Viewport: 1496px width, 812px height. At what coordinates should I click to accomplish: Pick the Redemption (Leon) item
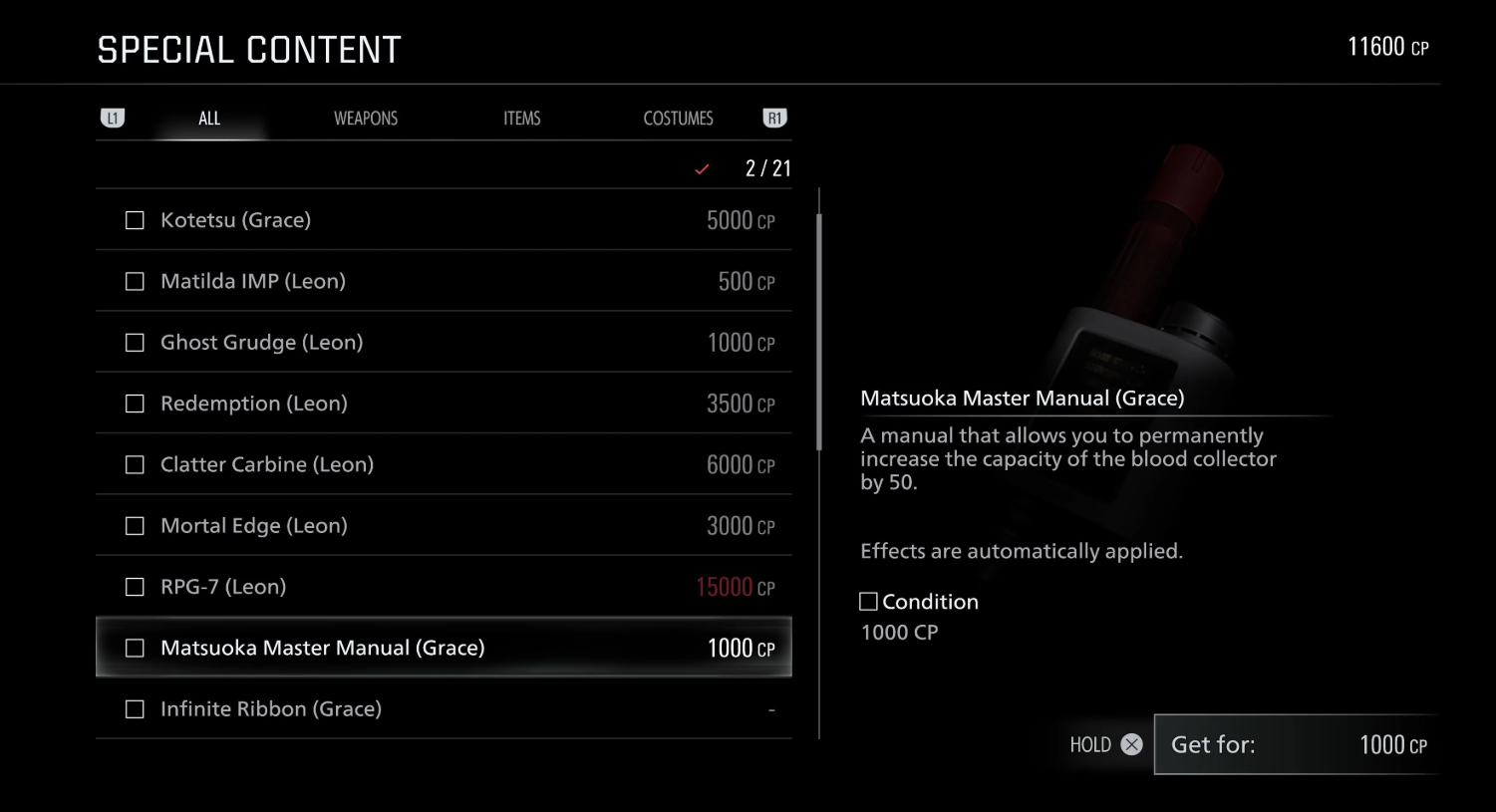[x=444, y=404]
